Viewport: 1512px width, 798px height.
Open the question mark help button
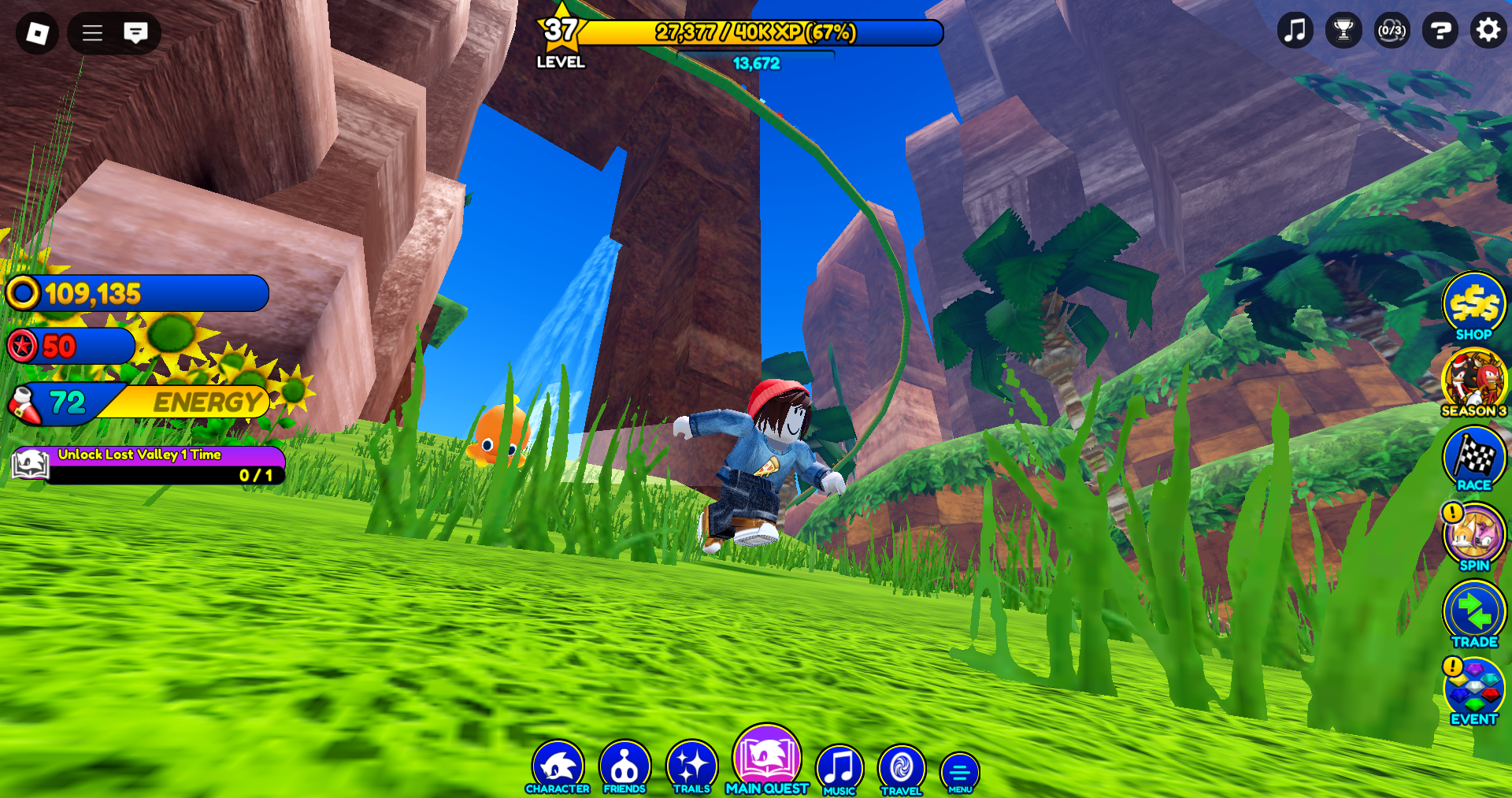point(1440,32)
